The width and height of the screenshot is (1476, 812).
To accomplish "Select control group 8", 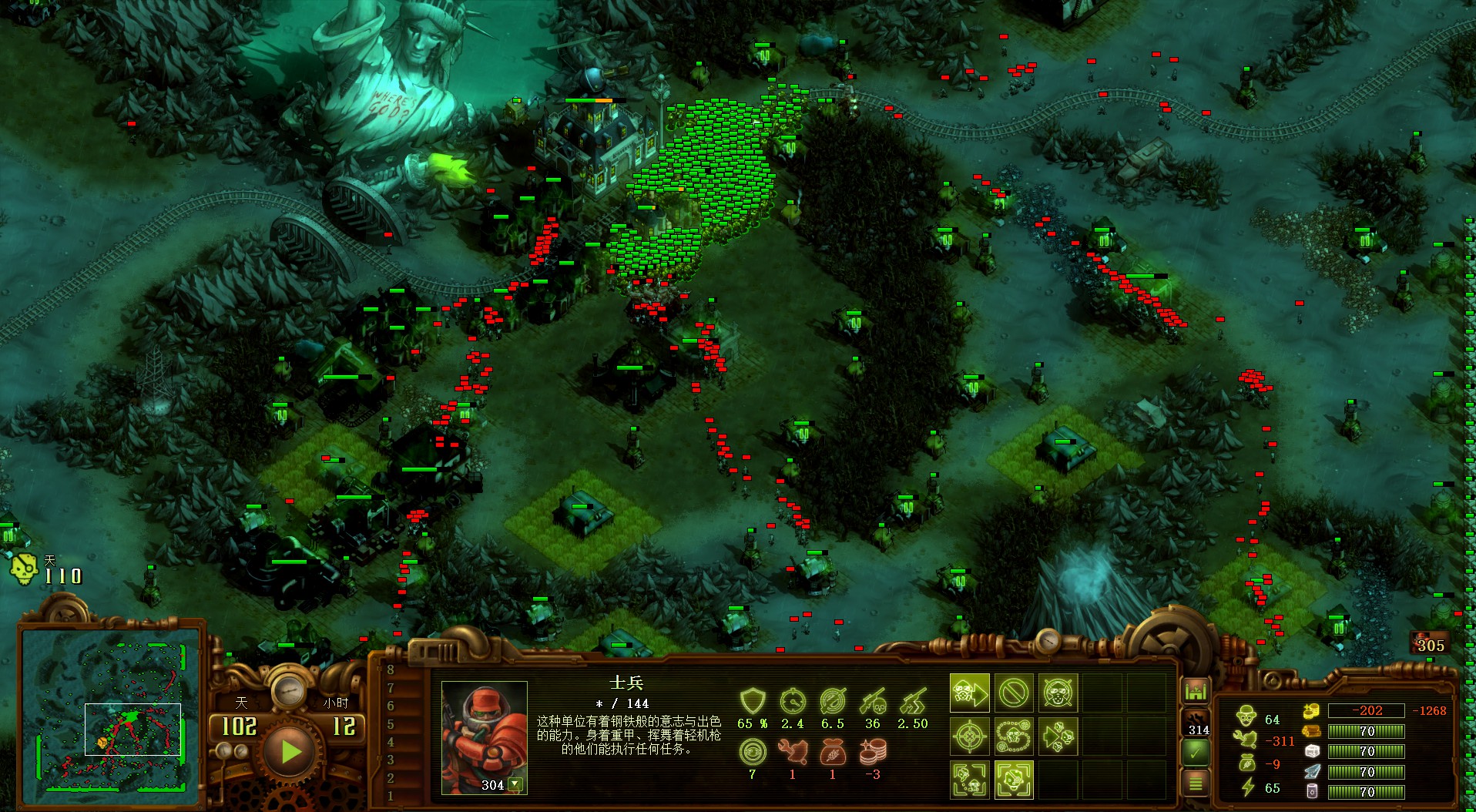I will pos(391,669).
